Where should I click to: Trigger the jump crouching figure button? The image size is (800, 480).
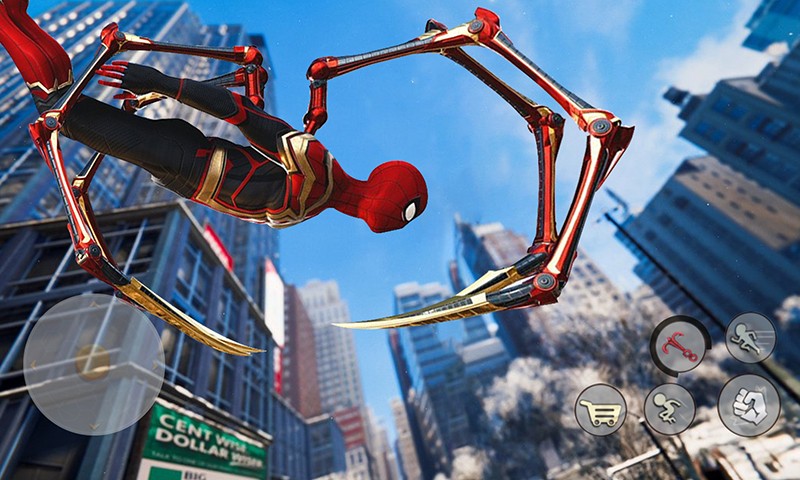(668, 409)
